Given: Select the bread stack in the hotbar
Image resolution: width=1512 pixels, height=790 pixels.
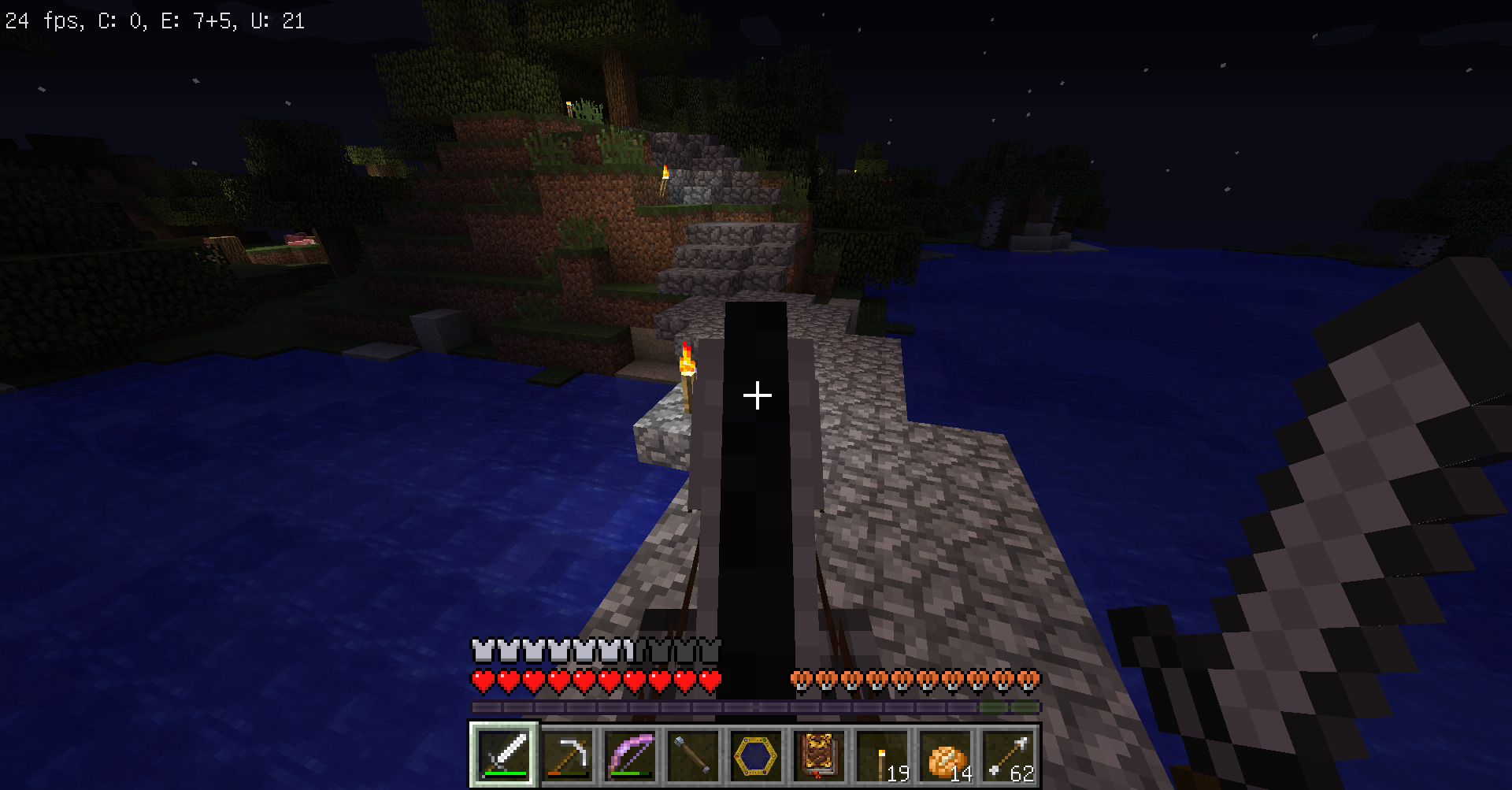Looking at the screenshot, I should [945, 755].
